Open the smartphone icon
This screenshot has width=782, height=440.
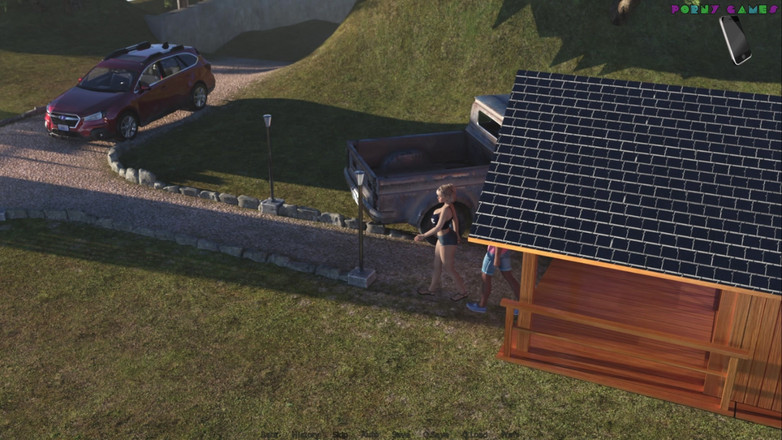(735, 38)
